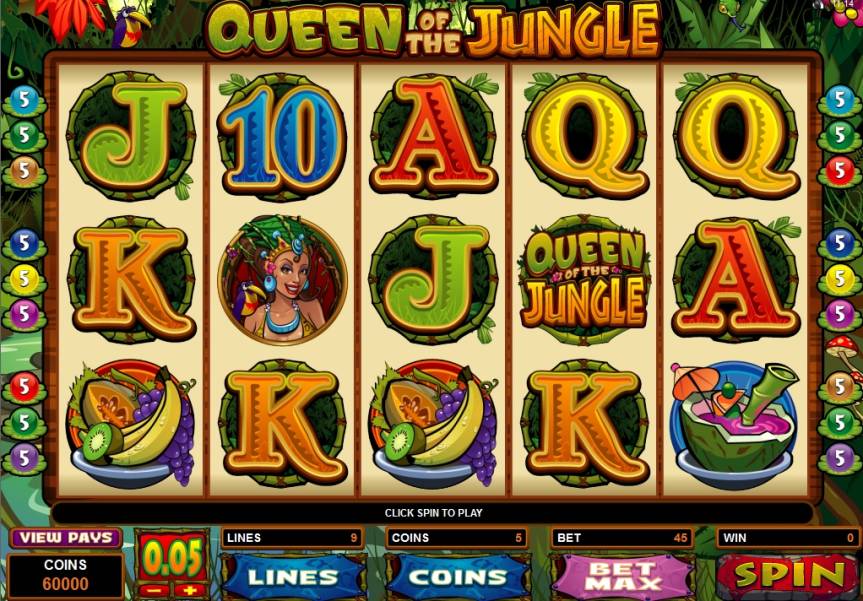Click the blue Lines button
The width and height of the screenshot is (863, 601).
293,577
